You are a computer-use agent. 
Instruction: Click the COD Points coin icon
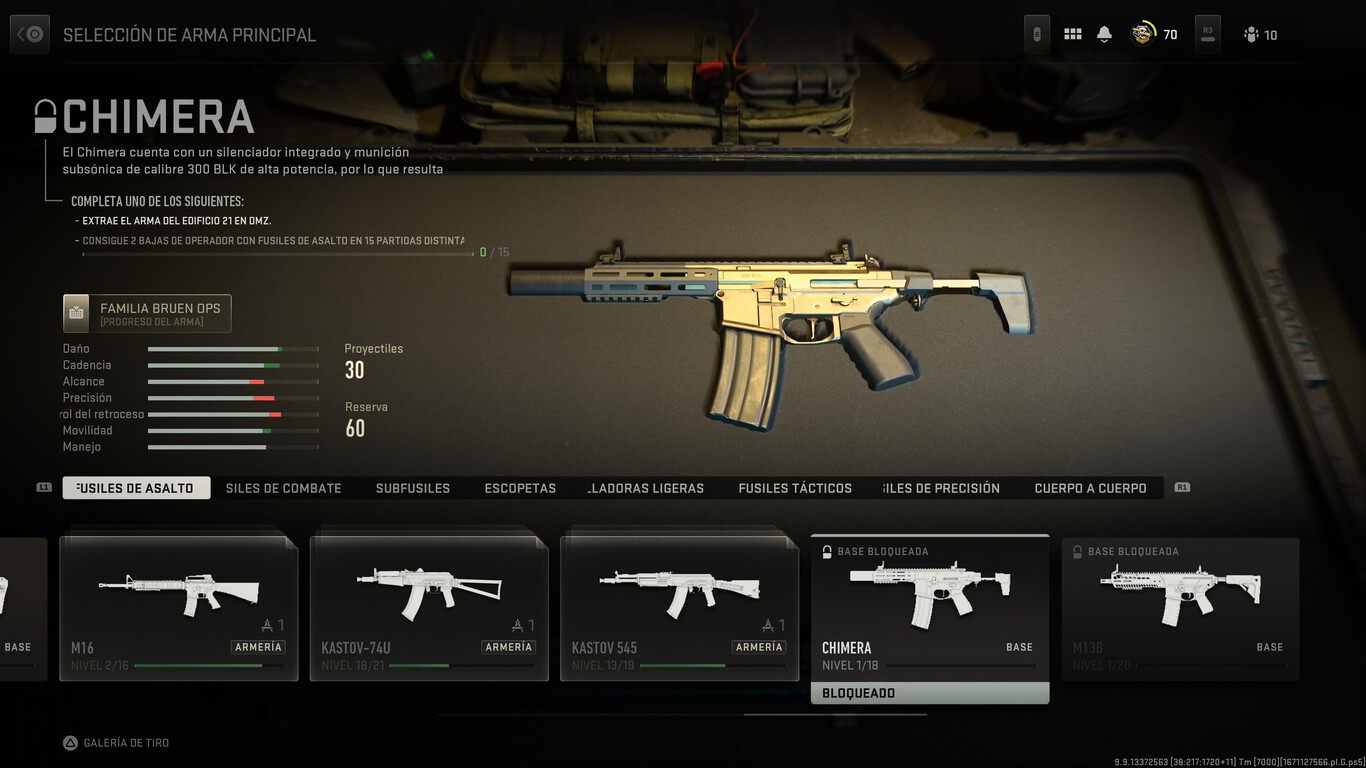[x=1141, y=33]
